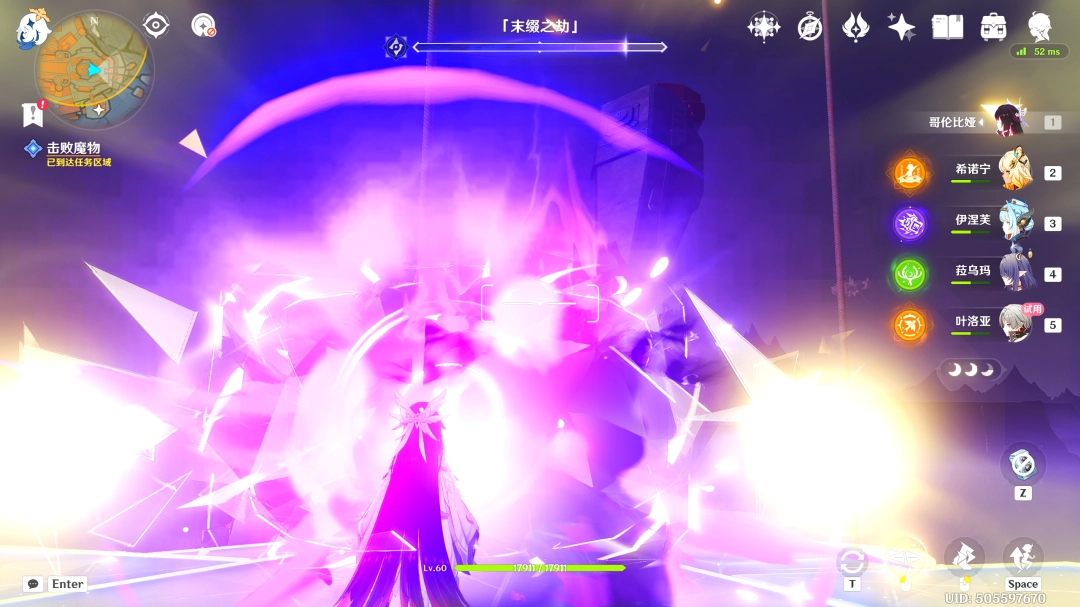Image resolution: width=1080 pixels, height=607 pixels.
Task: Click the circular arrows swap button
Action: click(852, 561)
